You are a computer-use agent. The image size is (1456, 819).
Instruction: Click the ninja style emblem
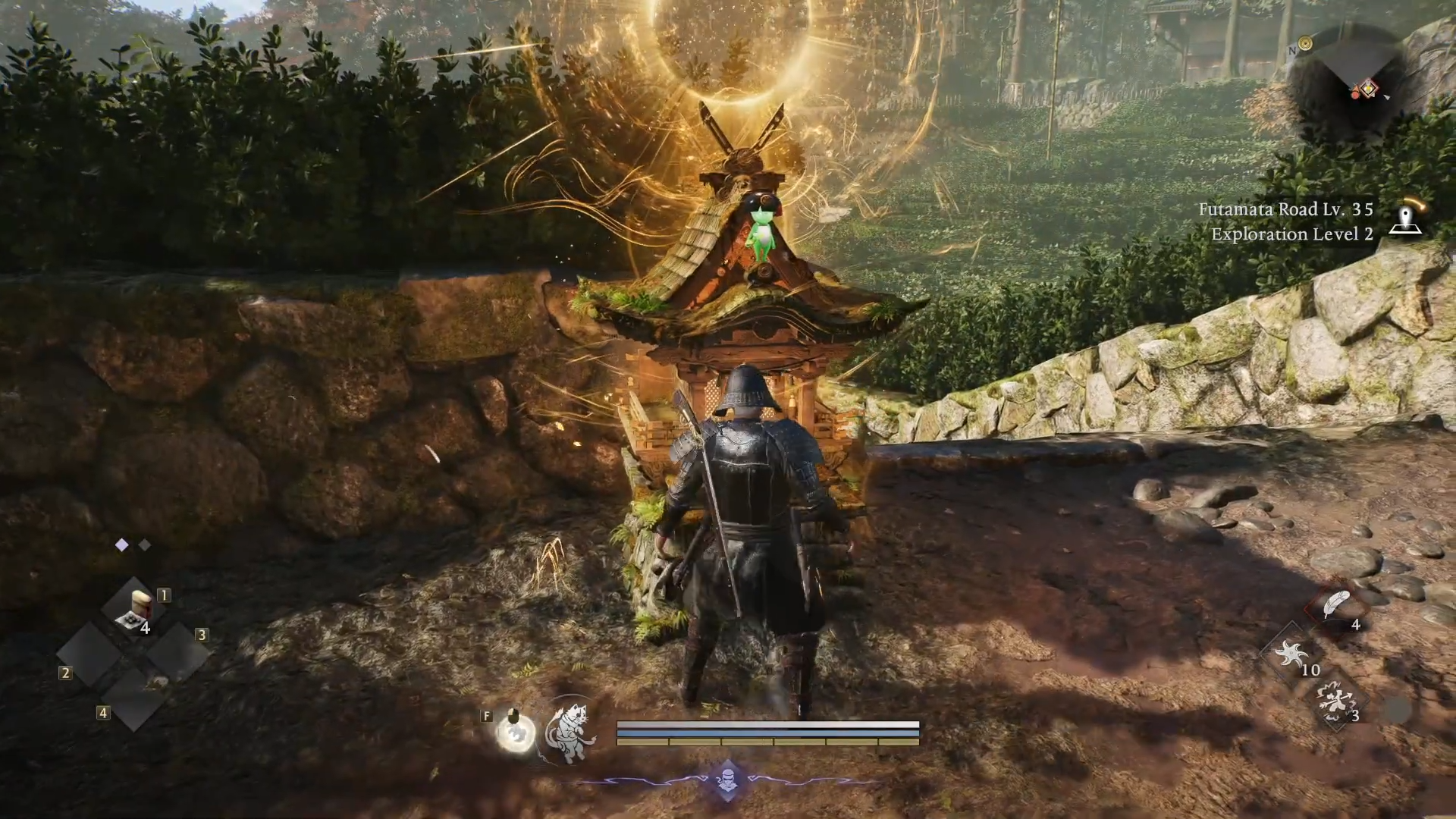(x=727, y=780)
